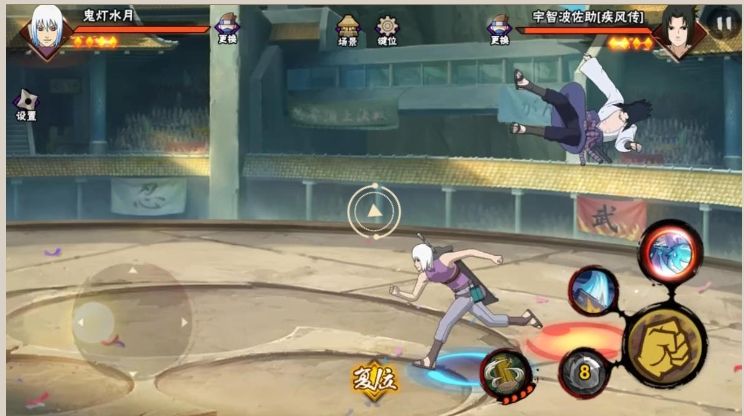744x416 pixels.
Task: Open the 设置 settings shuriken icon
Action: tap(26, 103)
